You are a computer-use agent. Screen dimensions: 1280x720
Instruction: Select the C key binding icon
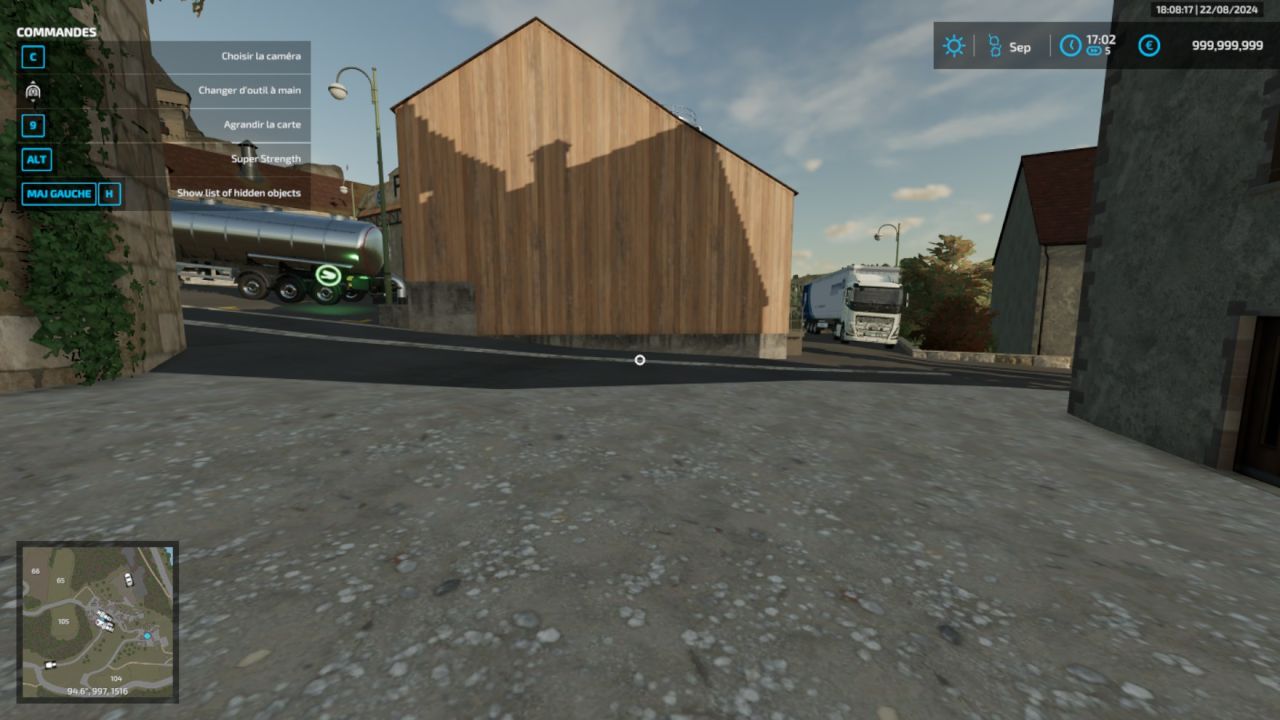tap(34, 57)
